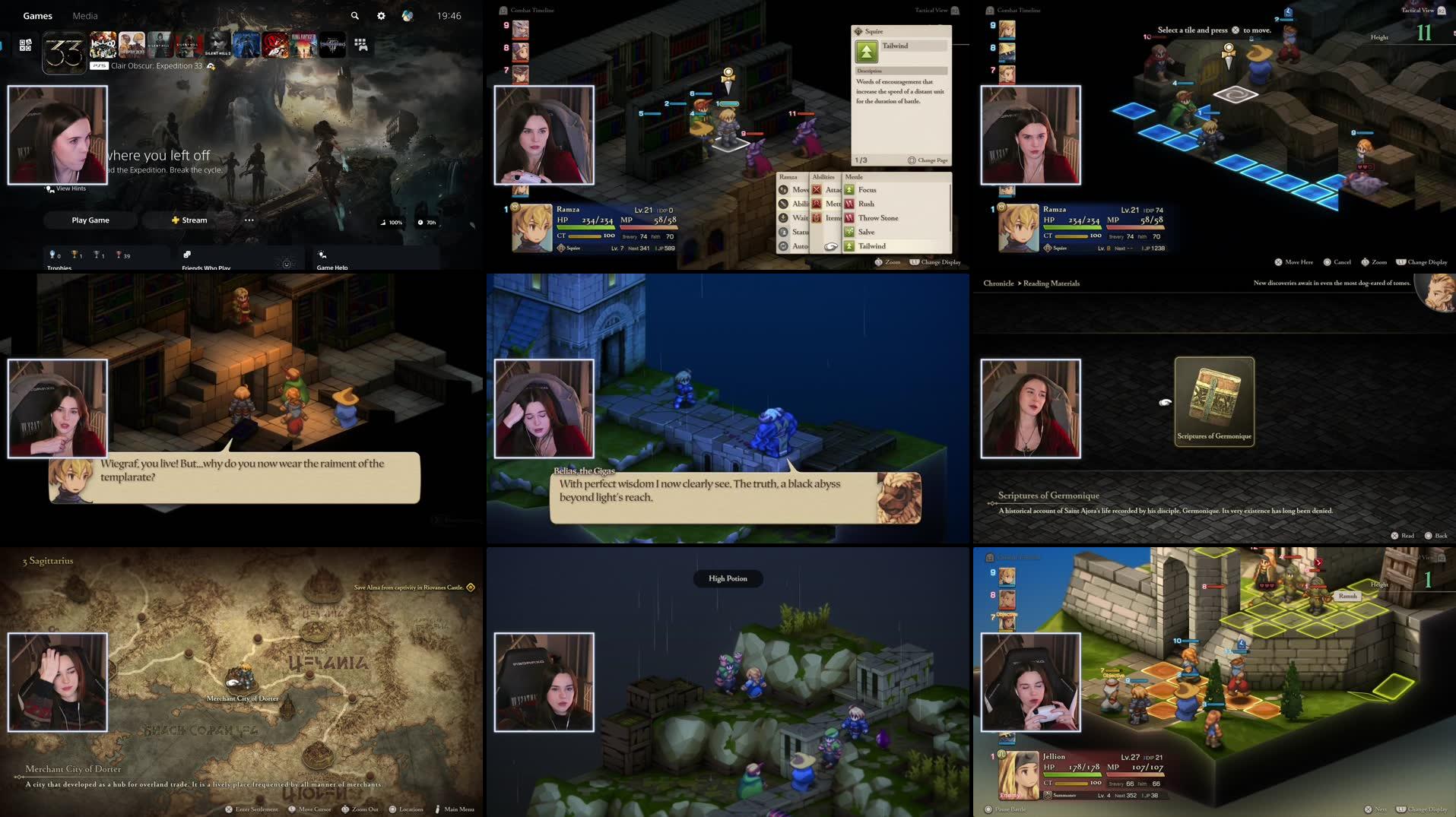This screenshot has height=817, width=1456.
Task: Open the PS5 search icon
Action: (354, 15)
